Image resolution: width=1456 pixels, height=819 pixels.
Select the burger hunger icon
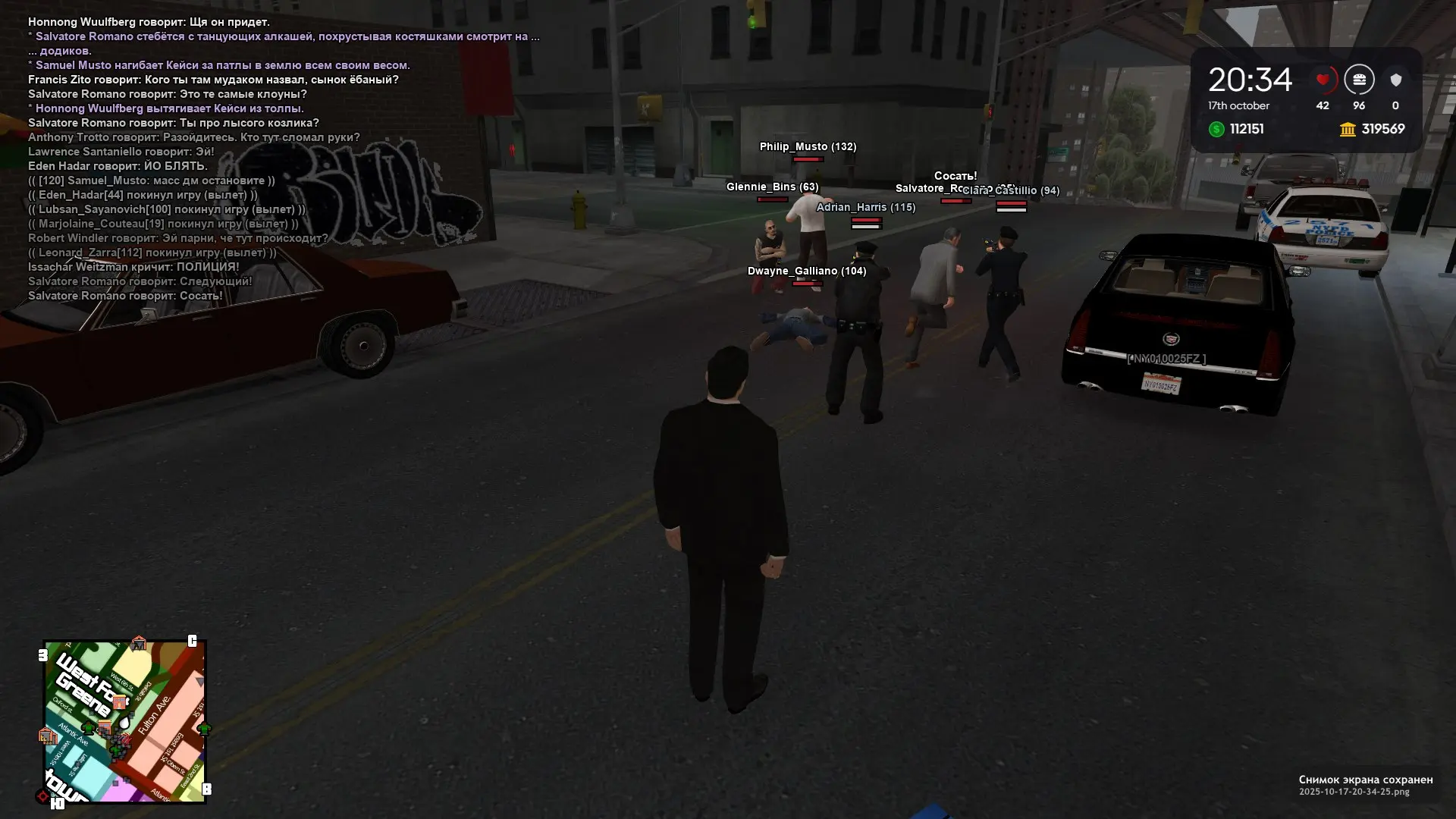[x=1359, y=80]
